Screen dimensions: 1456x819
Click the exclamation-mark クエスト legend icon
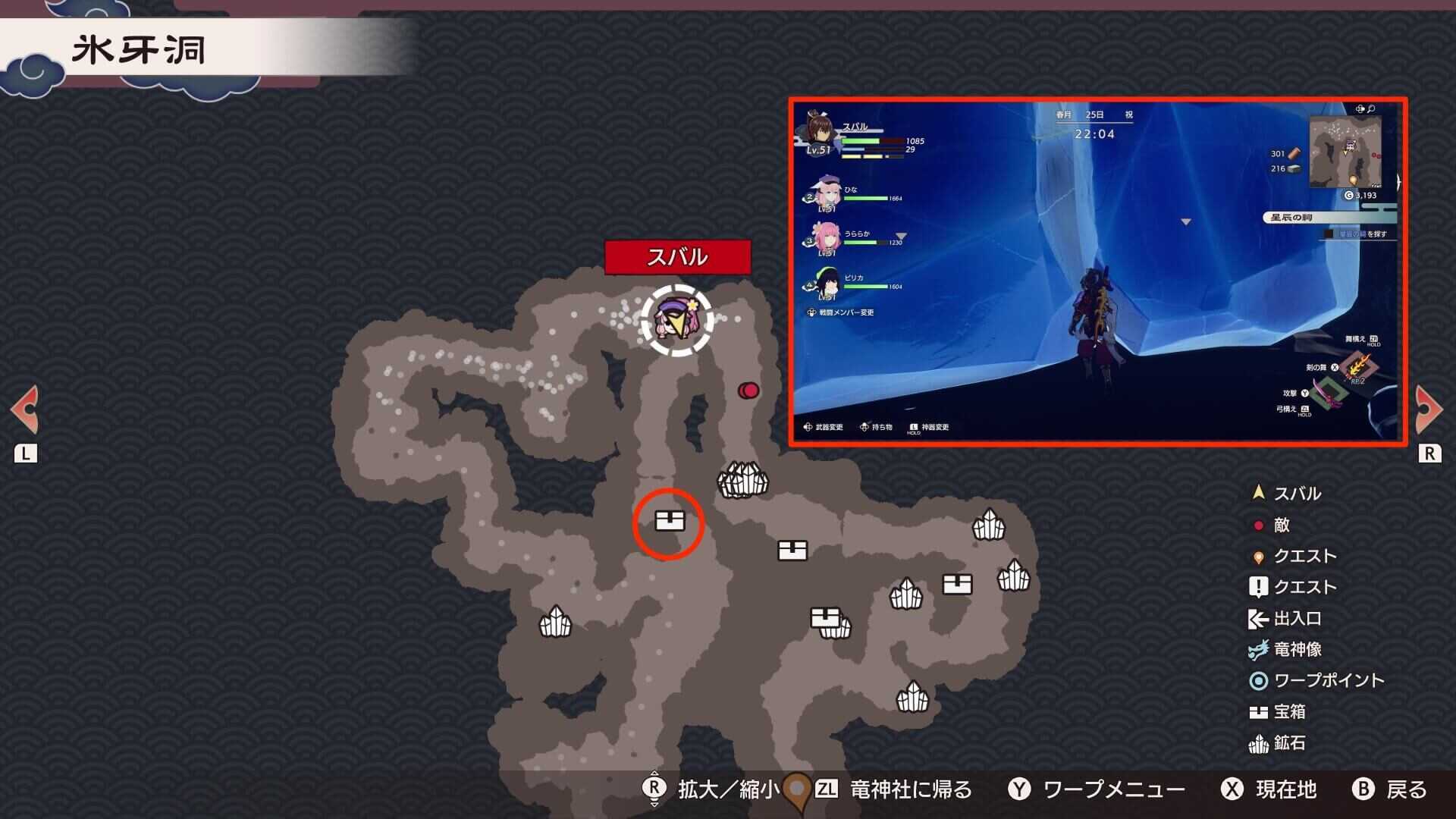(x=1257, y=586)
